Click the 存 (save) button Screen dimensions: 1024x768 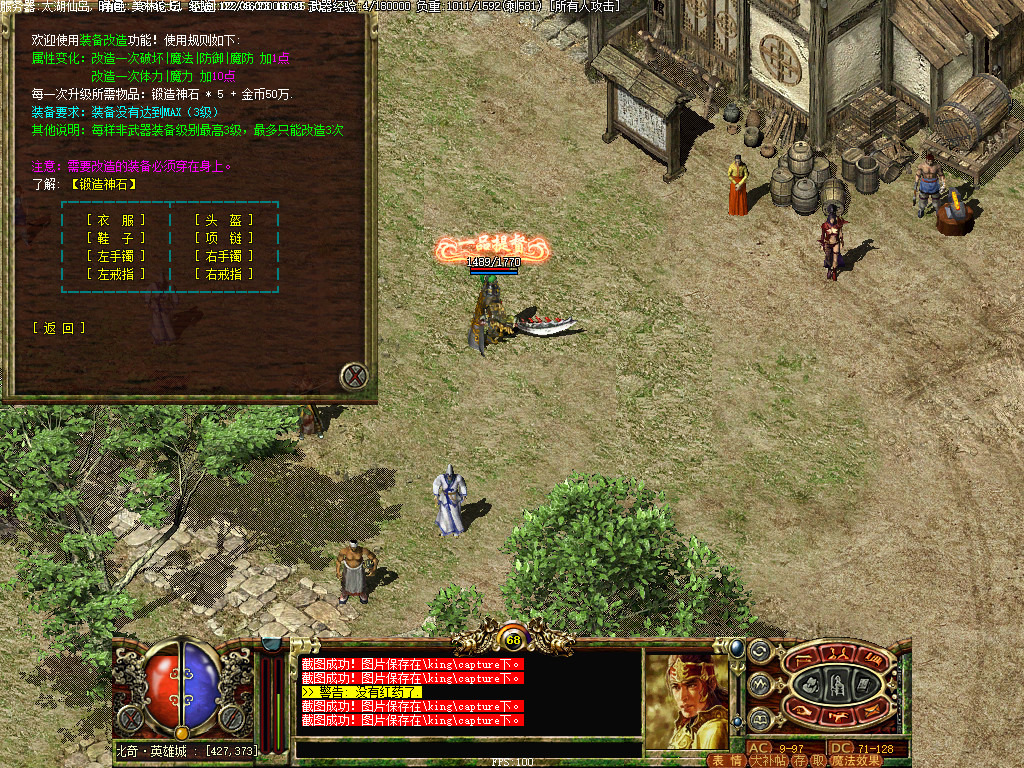tap(798, 761)
